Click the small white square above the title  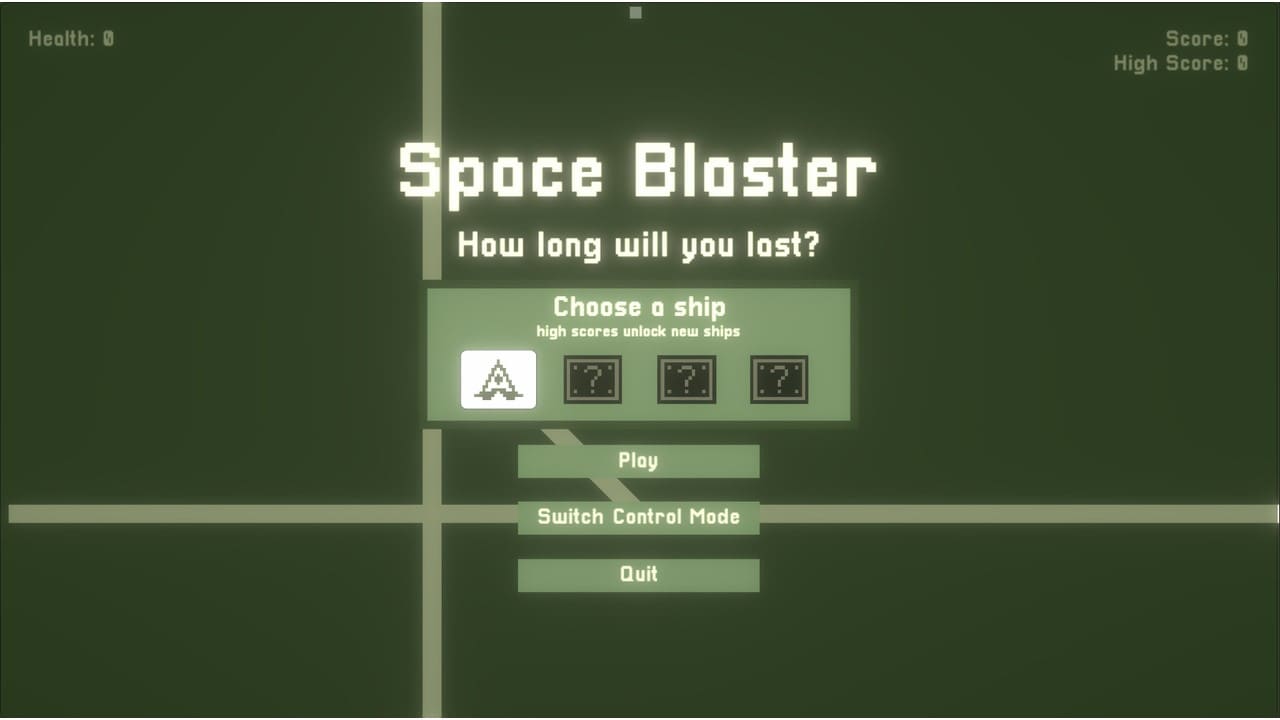pyautogui.click(x=635, y=13)
